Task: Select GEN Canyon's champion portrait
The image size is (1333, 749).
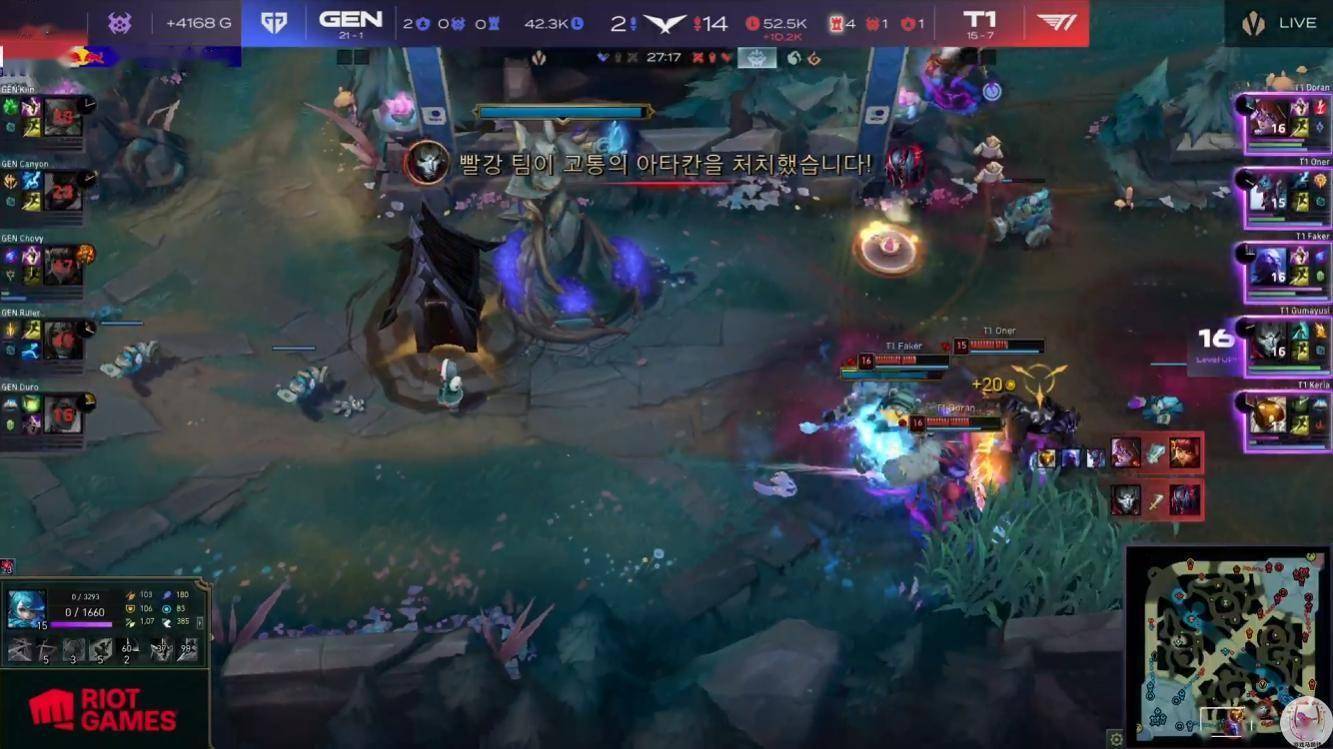Action: 62,190
